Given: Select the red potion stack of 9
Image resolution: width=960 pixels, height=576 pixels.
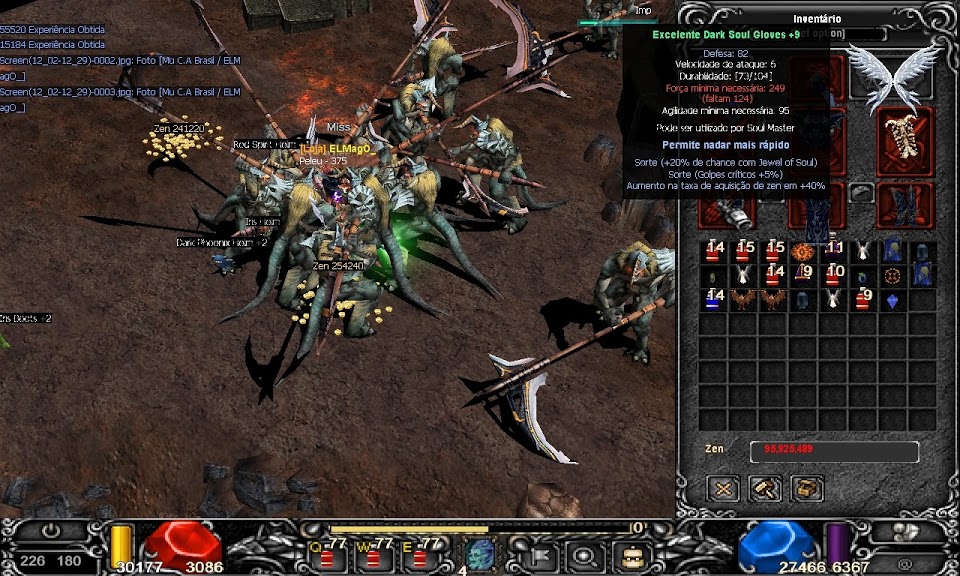Looking at the screenshot, I should click(x=863, y=299).
